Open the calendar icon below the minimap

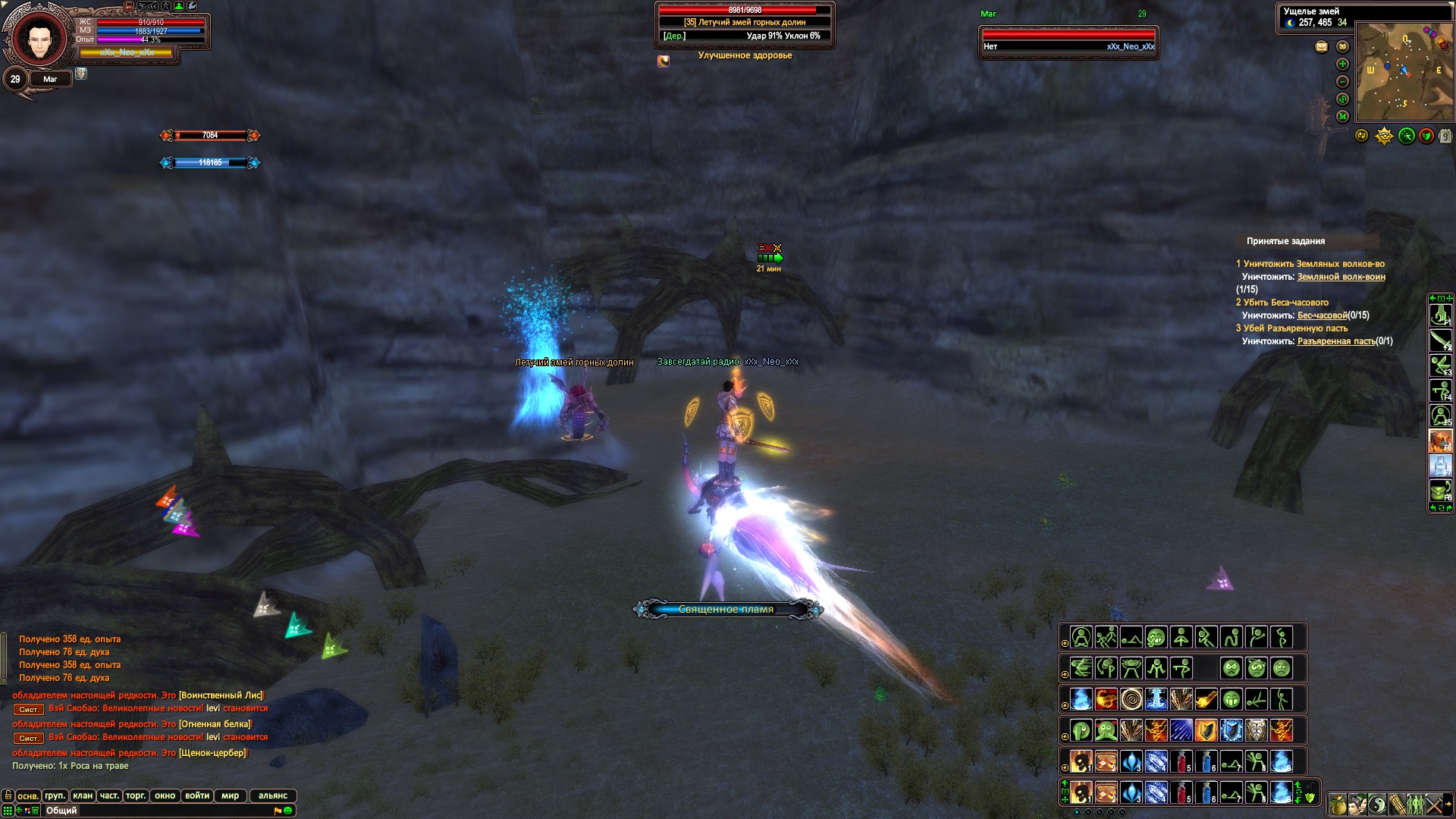pyautogui.click(x=1445, y=136)
